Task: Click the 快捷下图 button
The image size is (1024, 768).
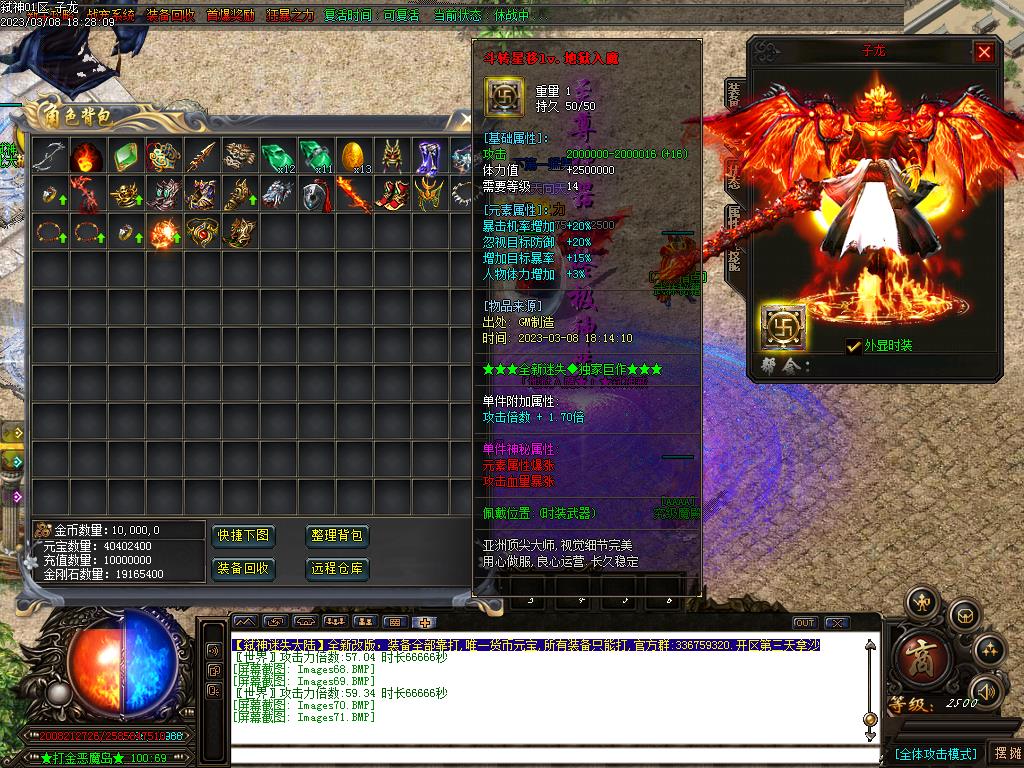Action: [242, 536]
